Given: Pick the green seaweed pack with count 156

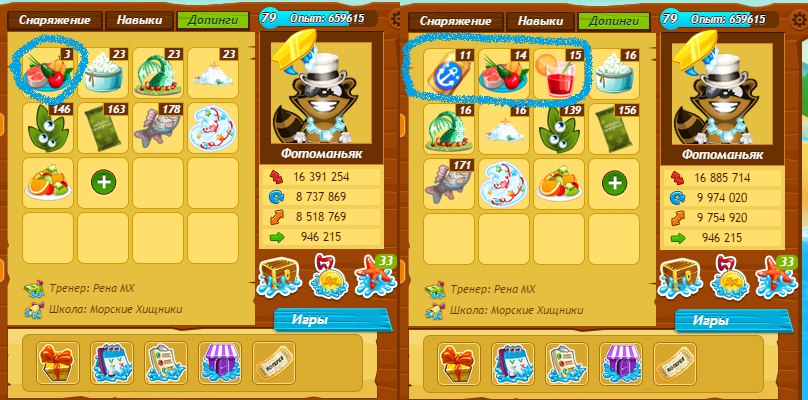Looking at the screenshot, I should click(x=613, y=127).
